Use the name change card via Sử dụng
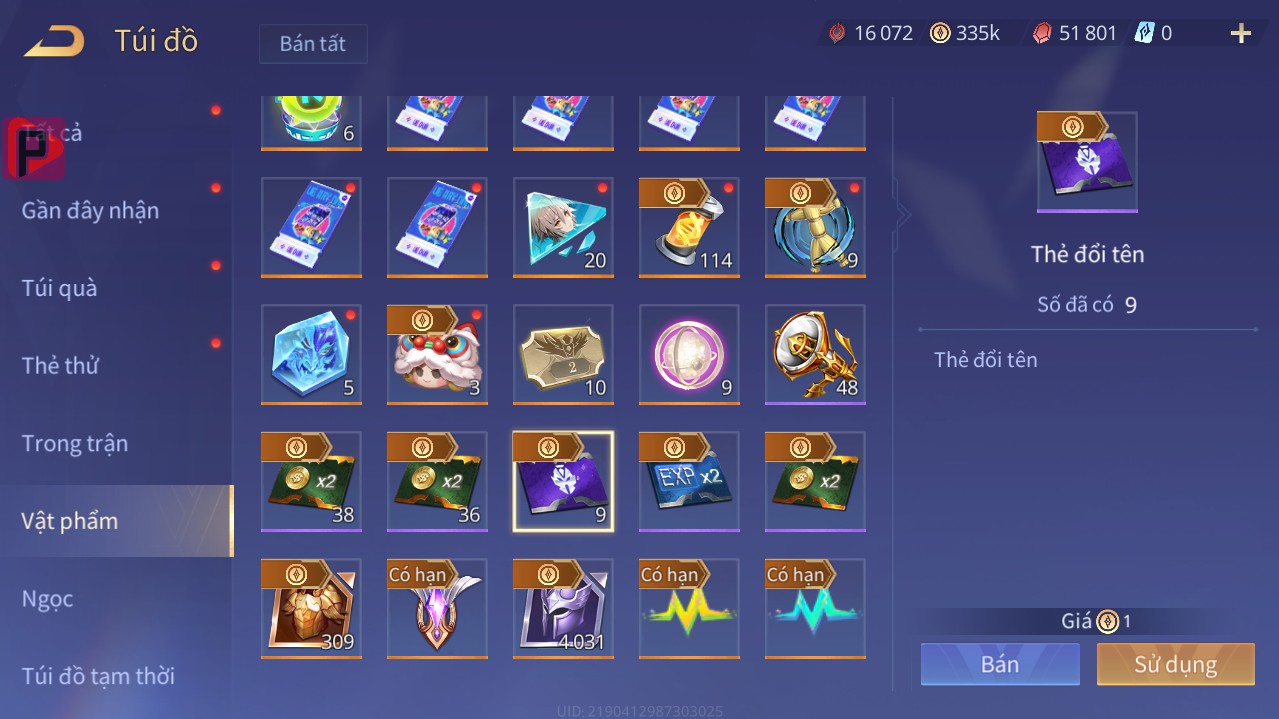1279x719 pixels. pyautogui.click(x=1175, y=664)
